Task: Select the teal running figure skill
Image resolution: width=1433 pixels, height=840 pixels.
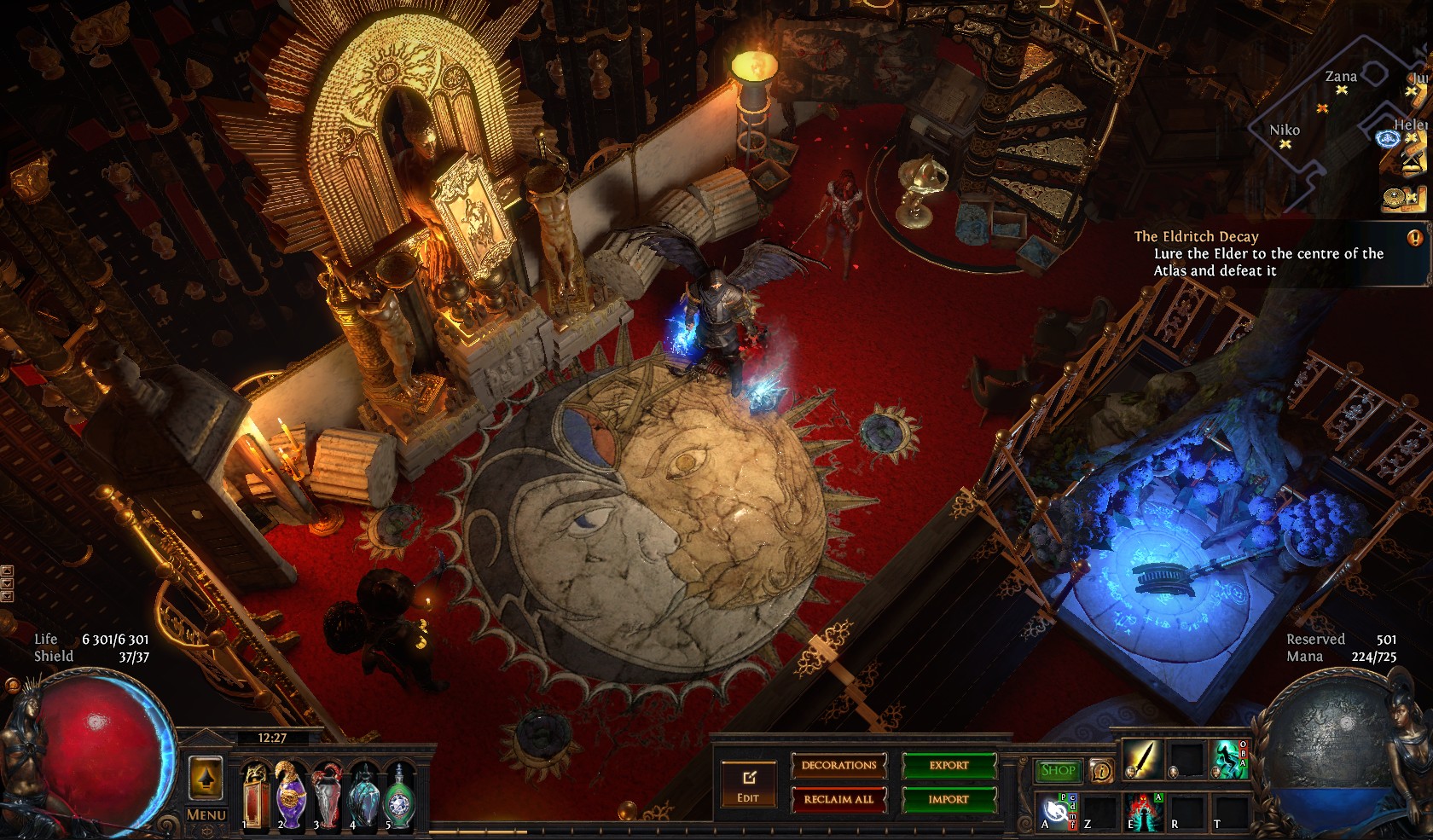Action: click(x=1228, y=759)
